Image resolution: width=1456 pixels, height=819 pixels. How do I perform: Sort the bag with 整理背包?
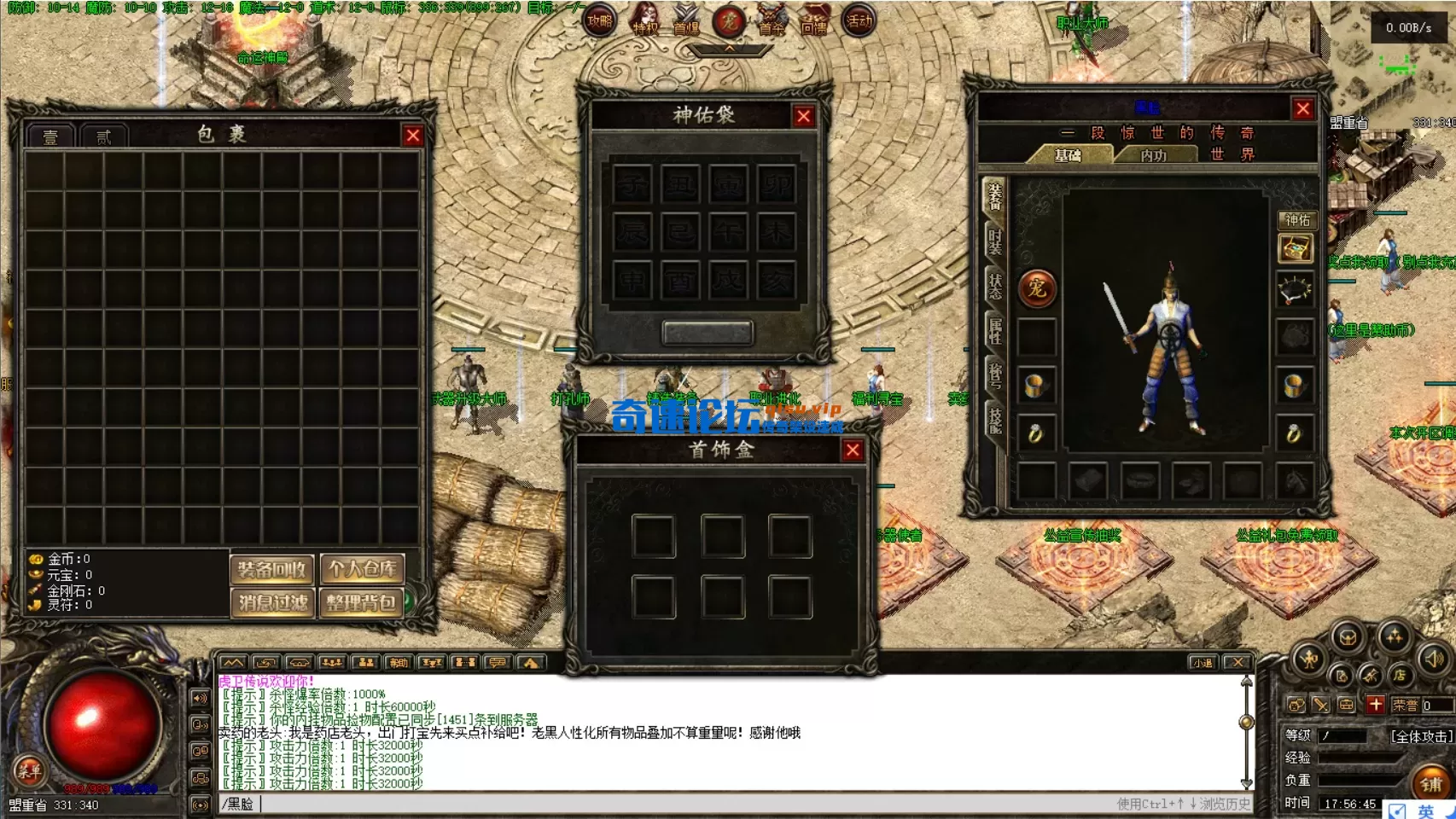click(362, 603)
